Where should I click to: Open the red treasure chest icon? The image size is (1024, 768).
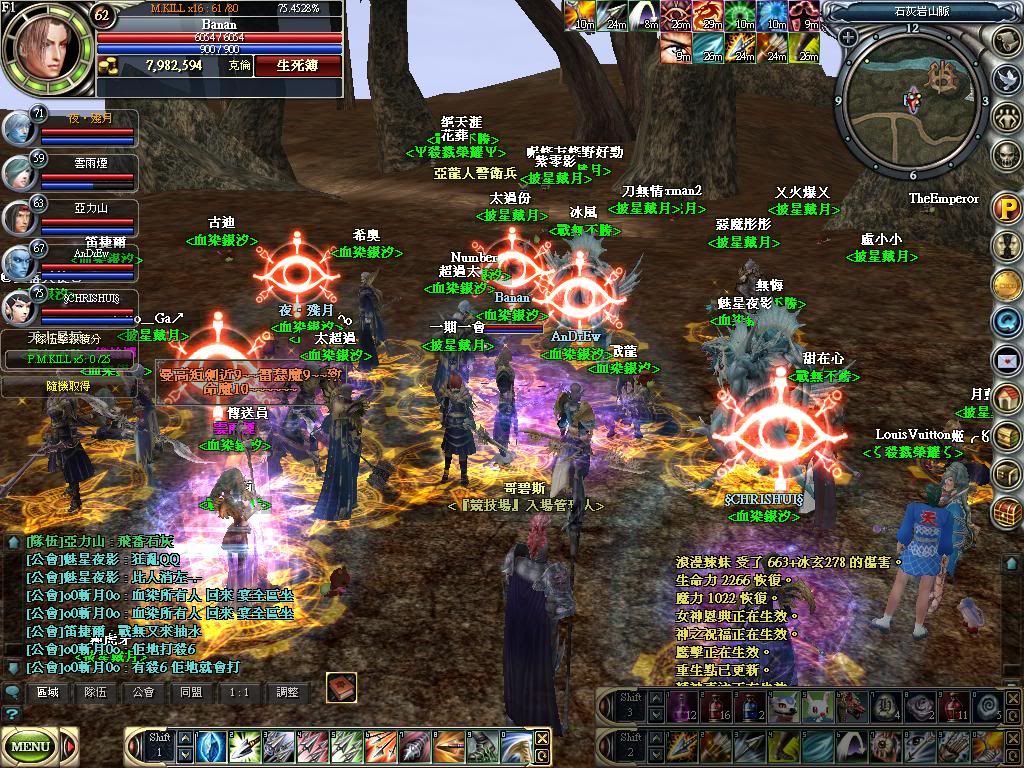click(1006, 511)
